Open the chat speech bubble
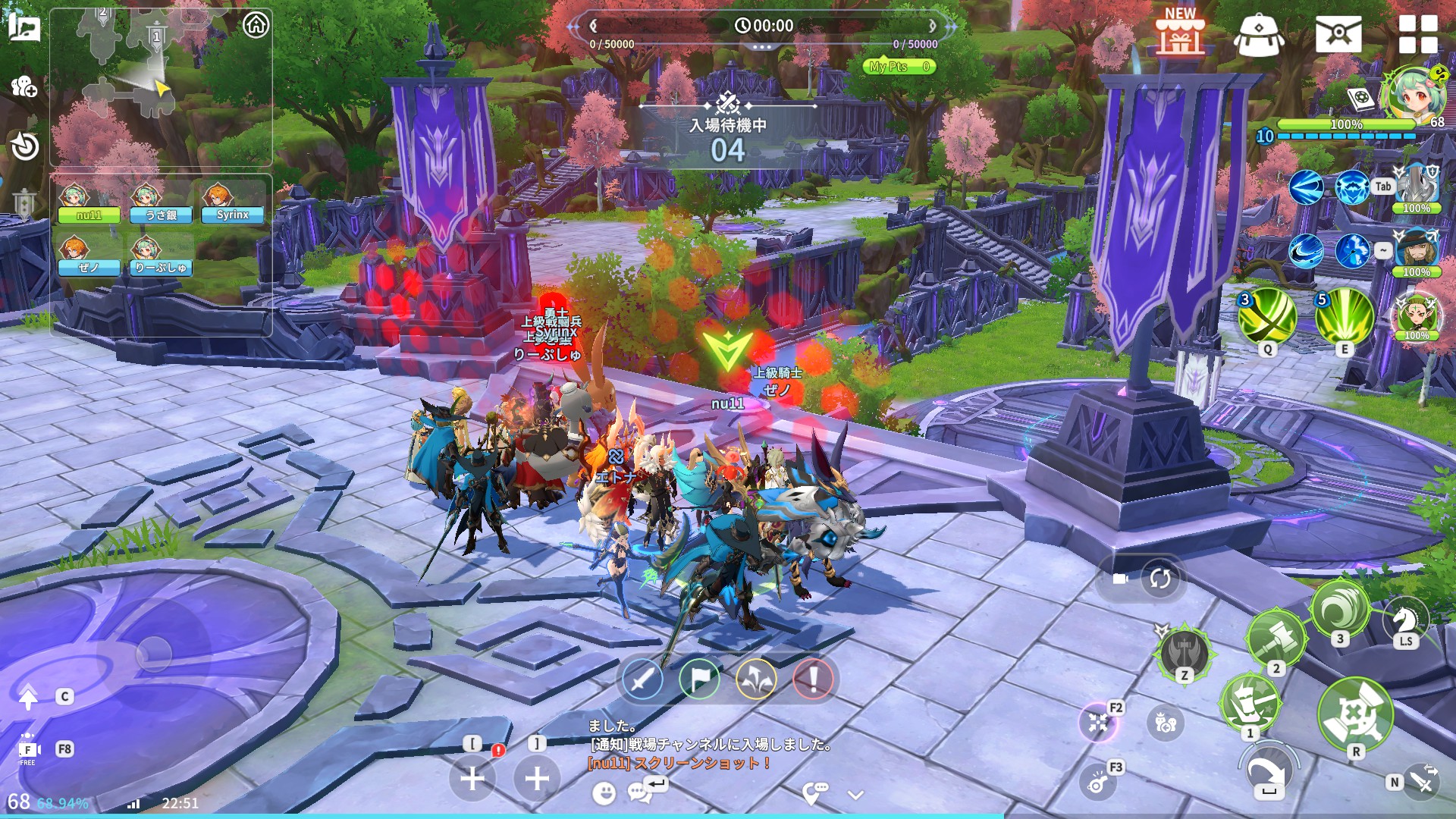Viewport: 1456px width, 819px height. pyautogui.click(x=639, y=792)
